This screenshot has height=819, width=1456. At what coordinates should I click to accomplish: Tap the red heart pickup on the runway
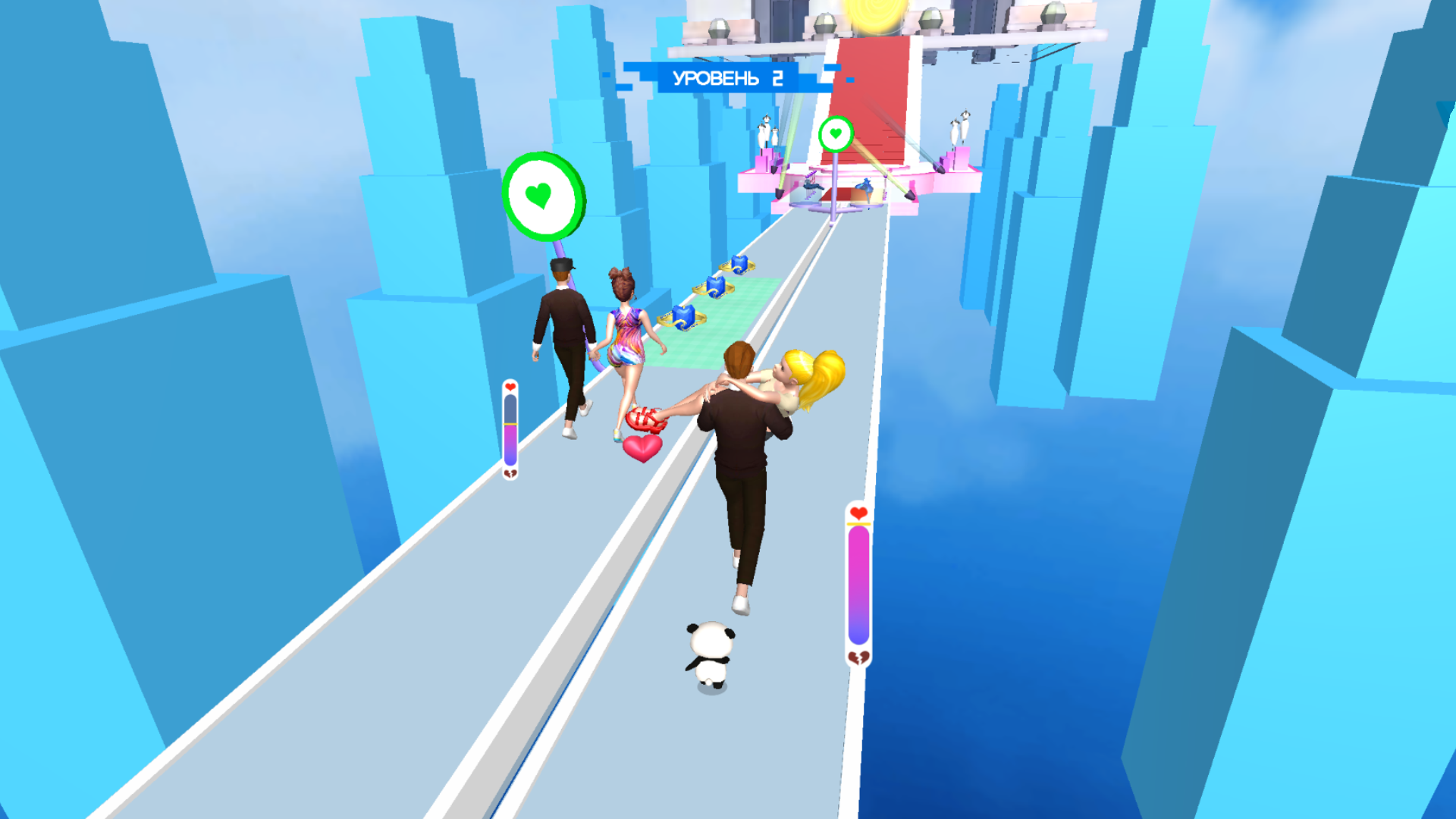point(641,448)
